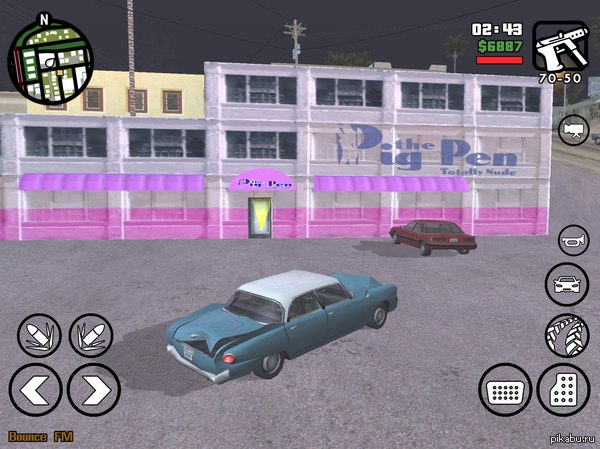
Task: Tap the pistol weapon icon
Action: coord(560,46)
